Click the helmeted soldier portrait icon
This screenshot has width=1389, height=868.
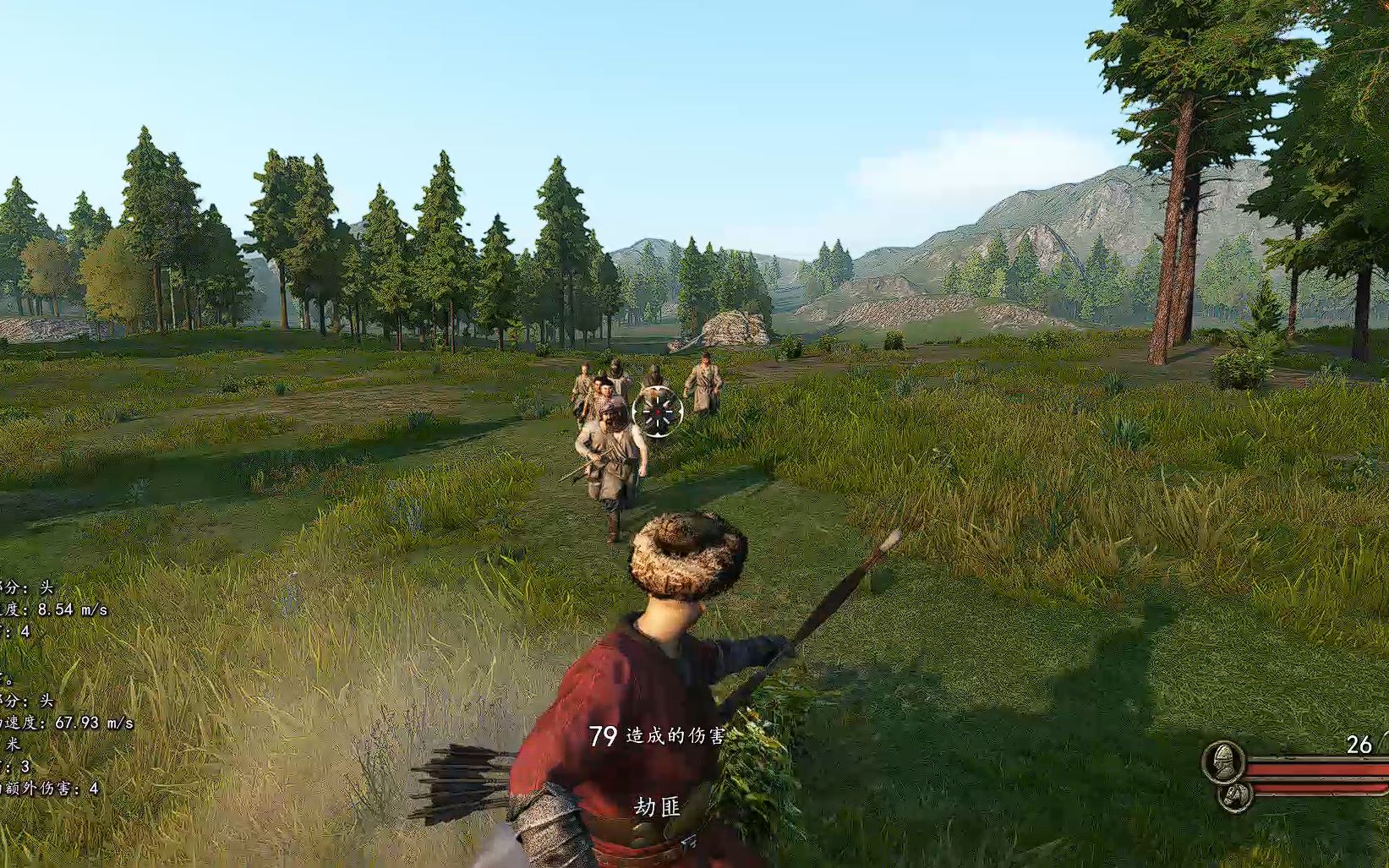[x=1222, y=762]
